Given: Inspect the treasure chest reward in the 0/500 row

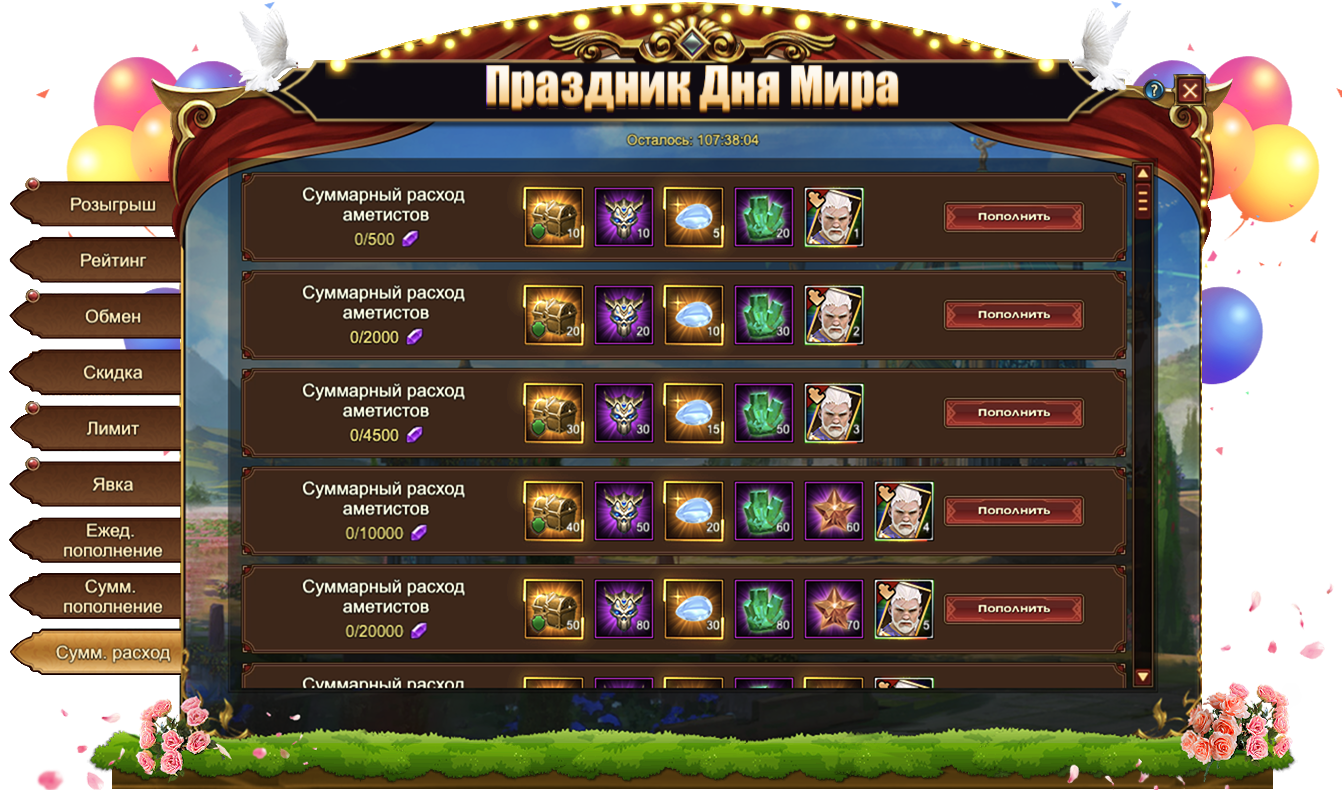Looking at the screenshot, I should (554, 217).
